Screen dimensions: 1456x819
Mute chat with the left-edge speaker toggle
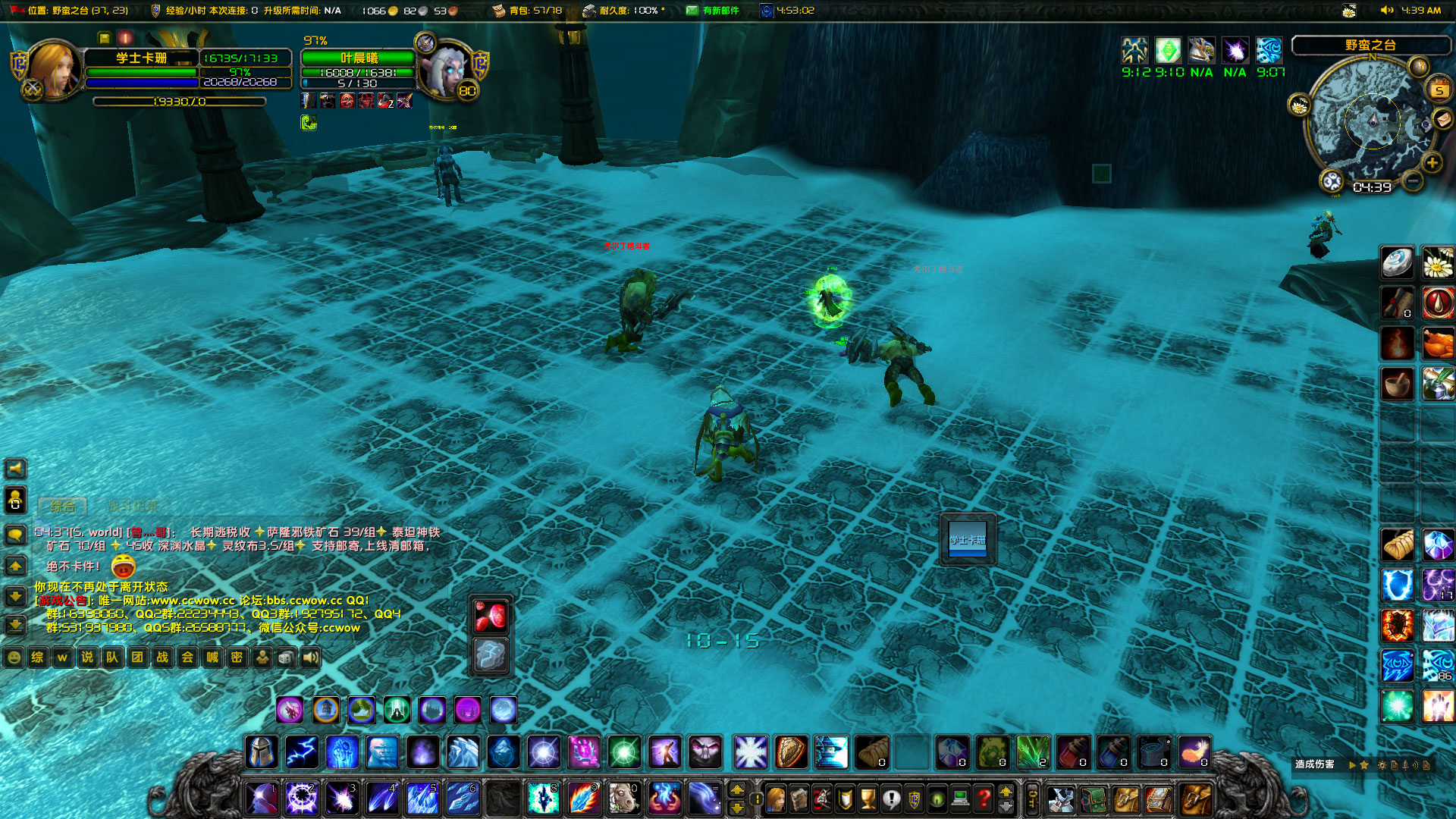[15, 469]
